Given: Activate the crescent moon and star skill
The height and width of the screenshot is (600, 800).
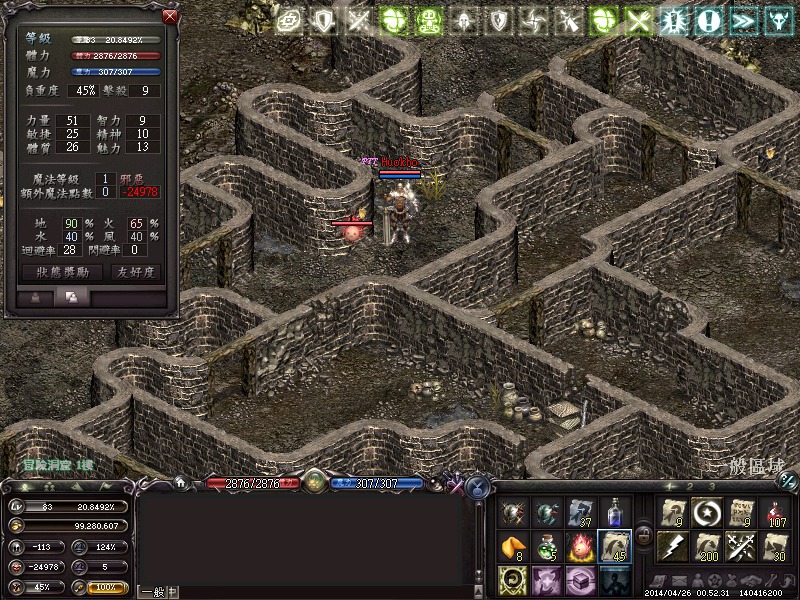Looking at the screenshot, I should click(706, 513).
